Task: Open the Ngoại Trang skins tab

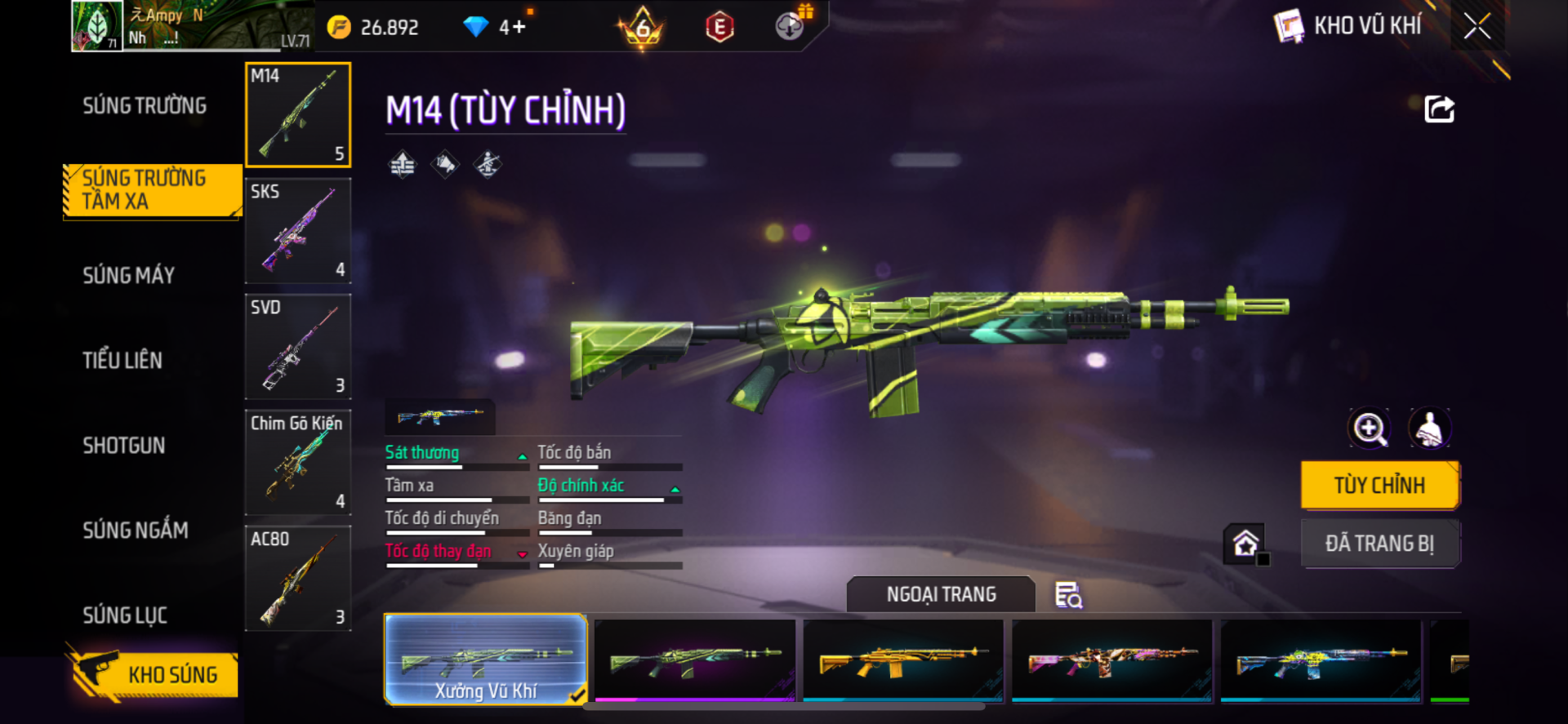Action: [941, 594]
